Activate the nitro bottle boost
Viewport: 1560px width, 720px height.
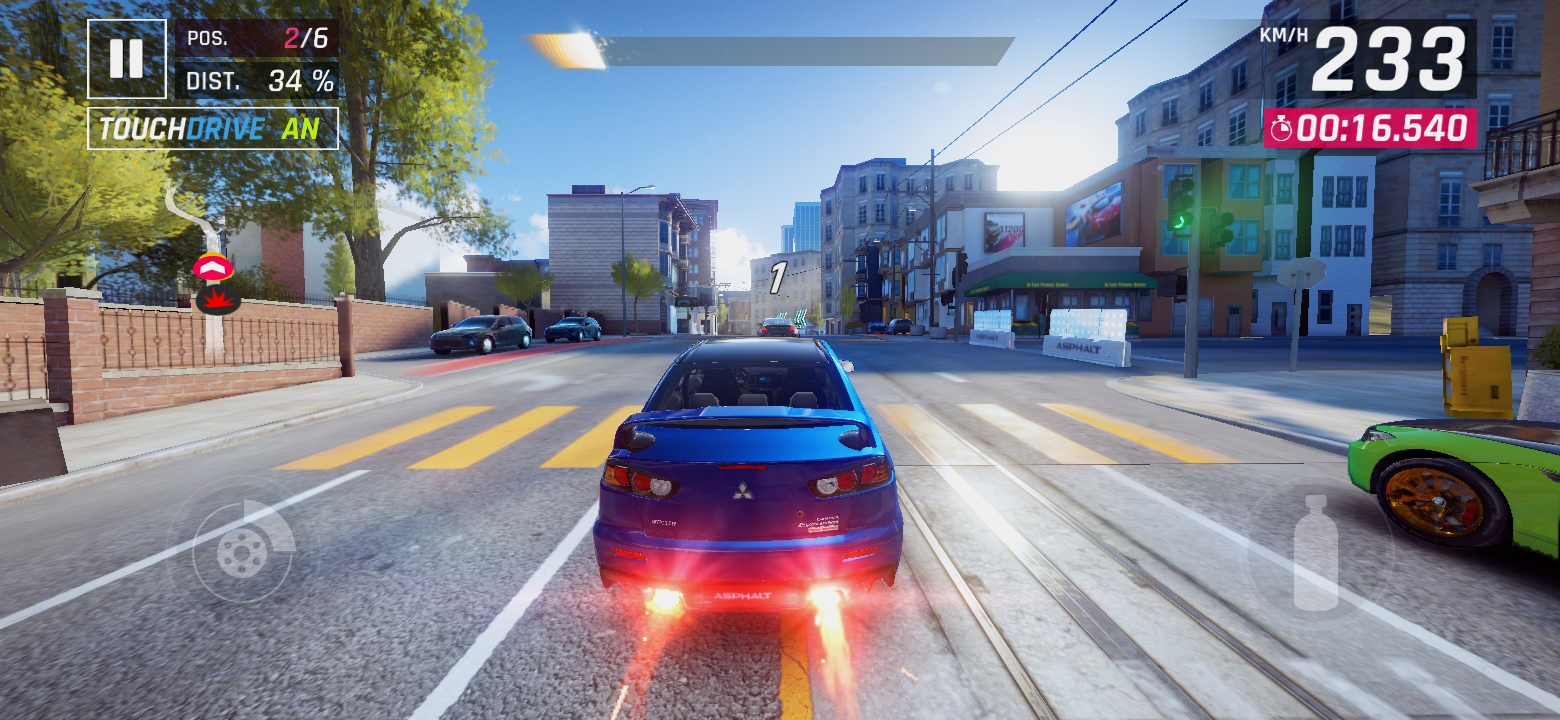click(x=1315, y=553)
